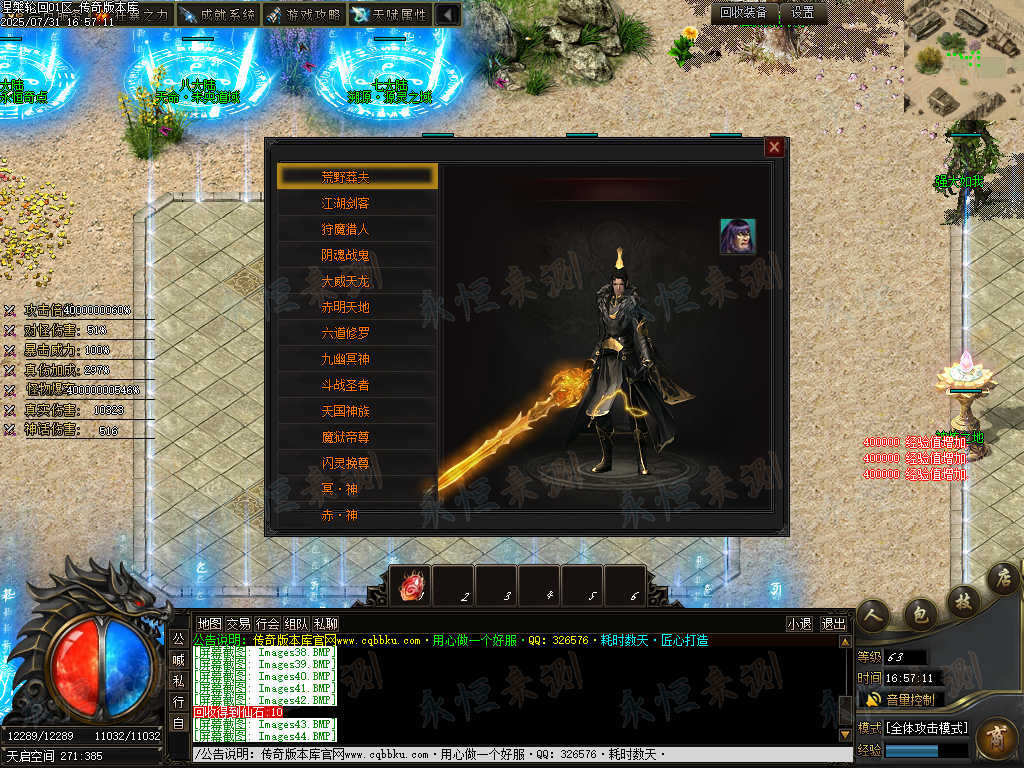
Task: Open the 设置 settings button
Action: tap(802, 13)
